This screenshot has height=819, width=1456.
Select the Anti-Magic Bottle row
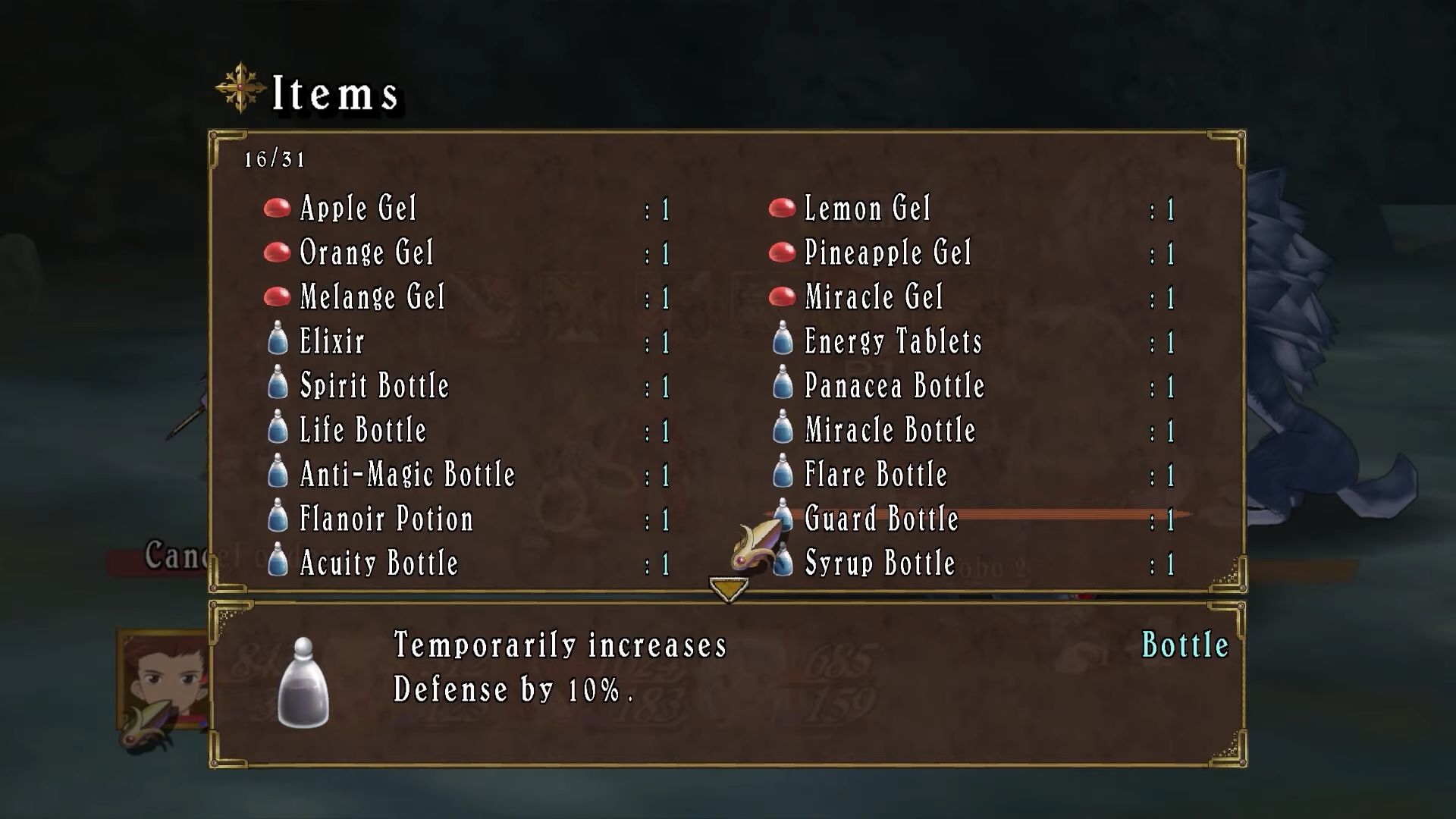pyautogui.click(x=407, y=475)
